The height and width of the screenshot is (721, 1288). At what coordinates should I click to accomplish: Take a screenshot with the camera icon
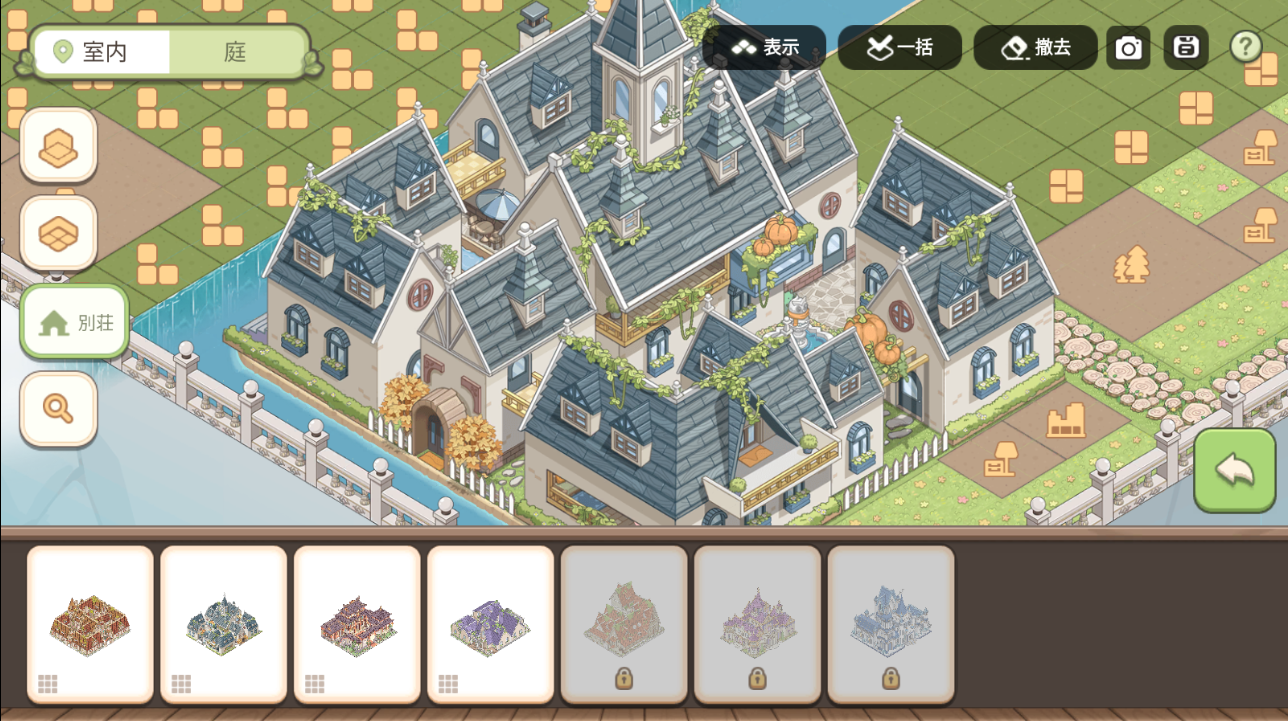1129,48
